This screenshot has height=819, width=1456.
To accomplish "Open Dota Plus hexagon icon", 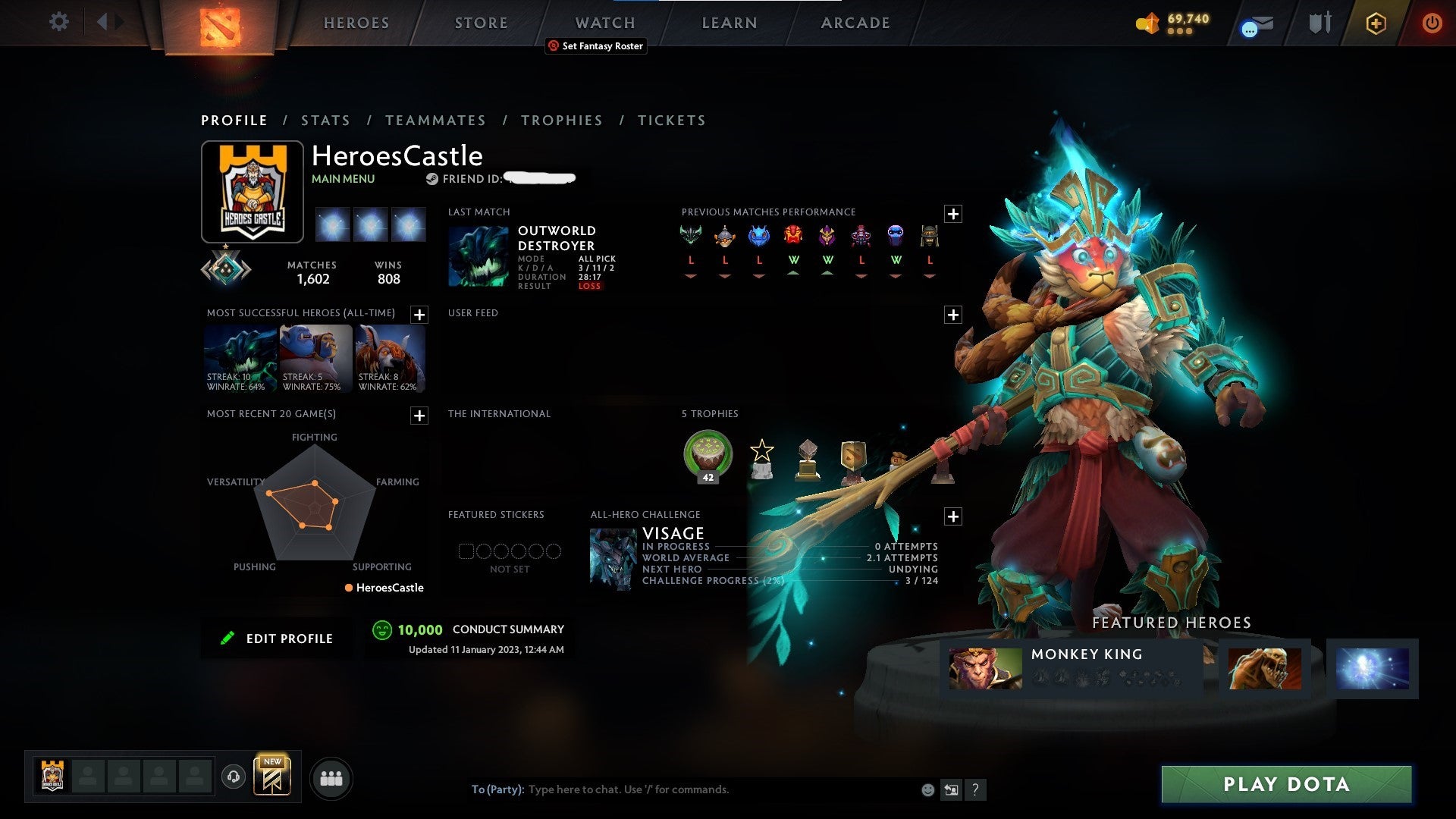I will [x=1377, y=23].
